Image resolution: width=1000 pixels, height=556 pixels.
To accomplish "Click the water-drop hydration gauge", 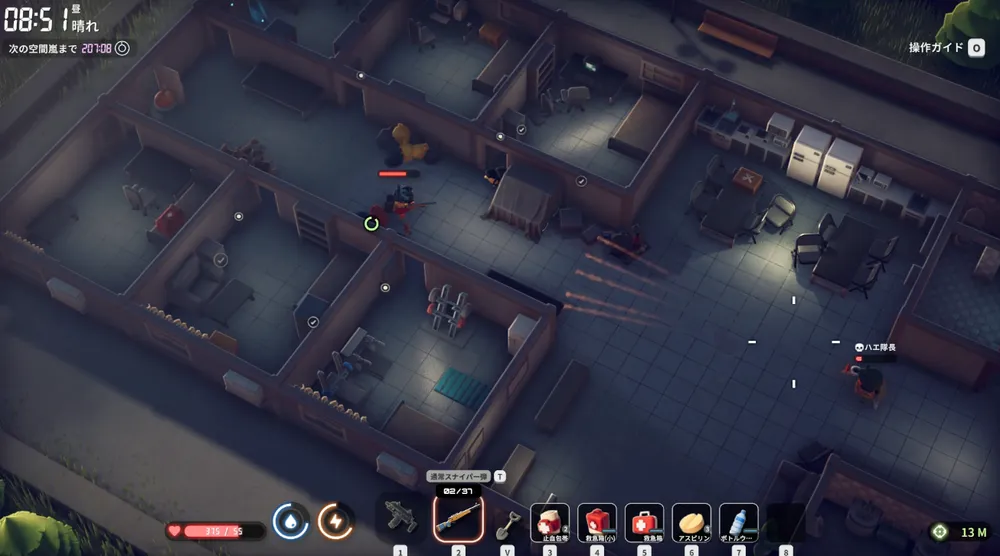I will click(290, 521).
